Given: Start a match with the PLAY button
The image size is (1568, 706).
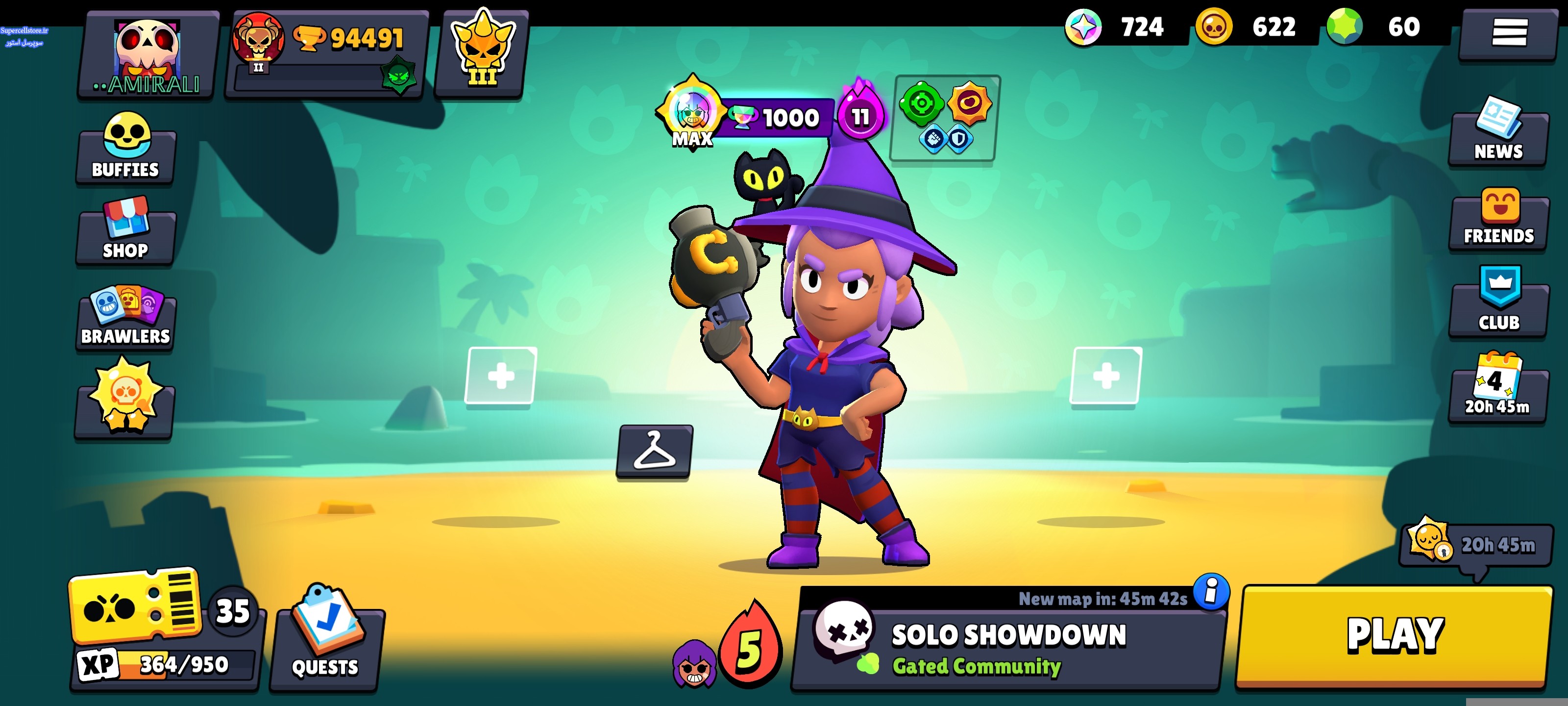Looking at the screenshot, I should click(x=1394, y=636).
